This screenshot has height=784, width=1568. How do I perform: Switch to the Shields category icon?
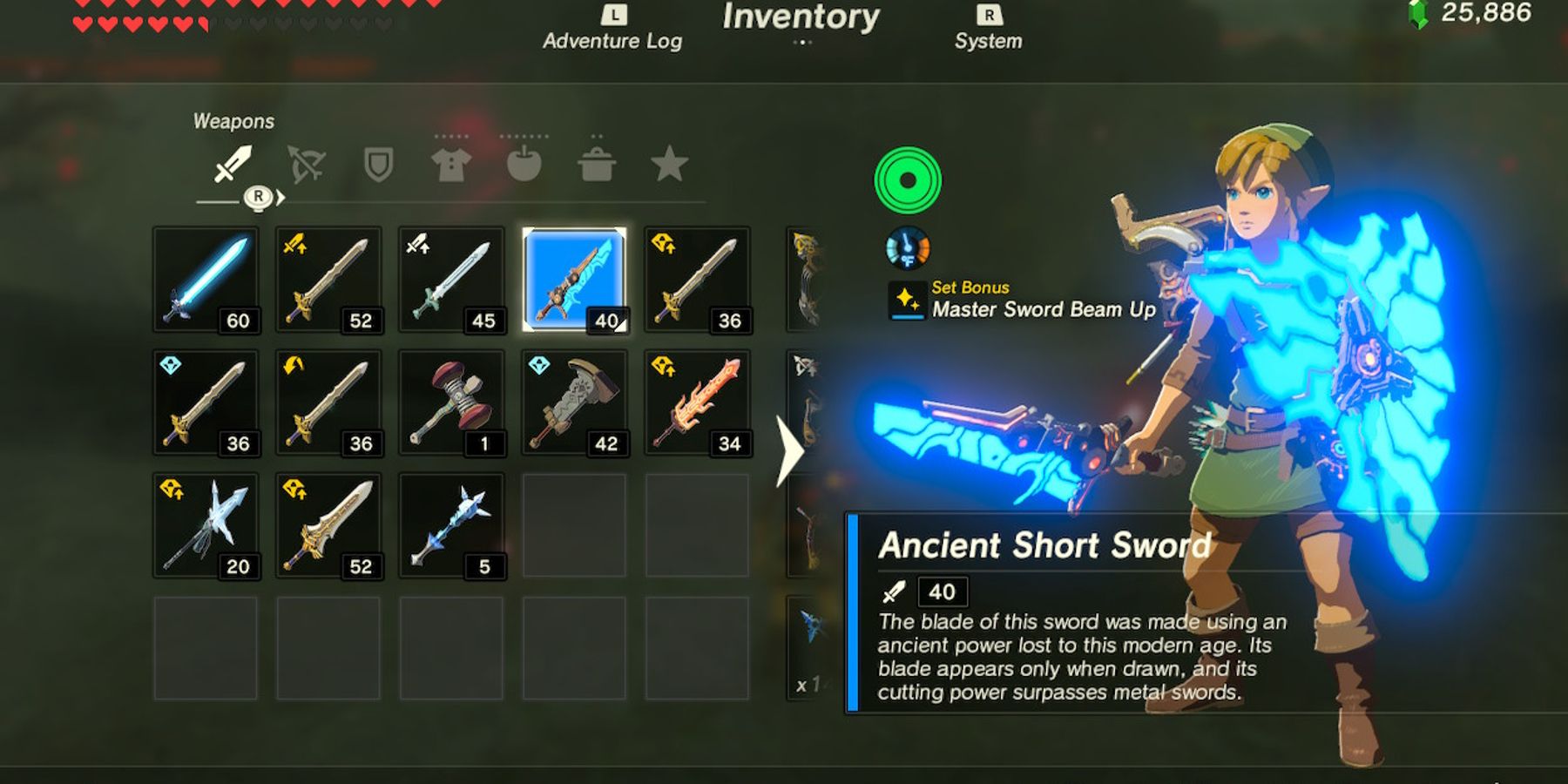pyautogui.click(x=379, y=162)
